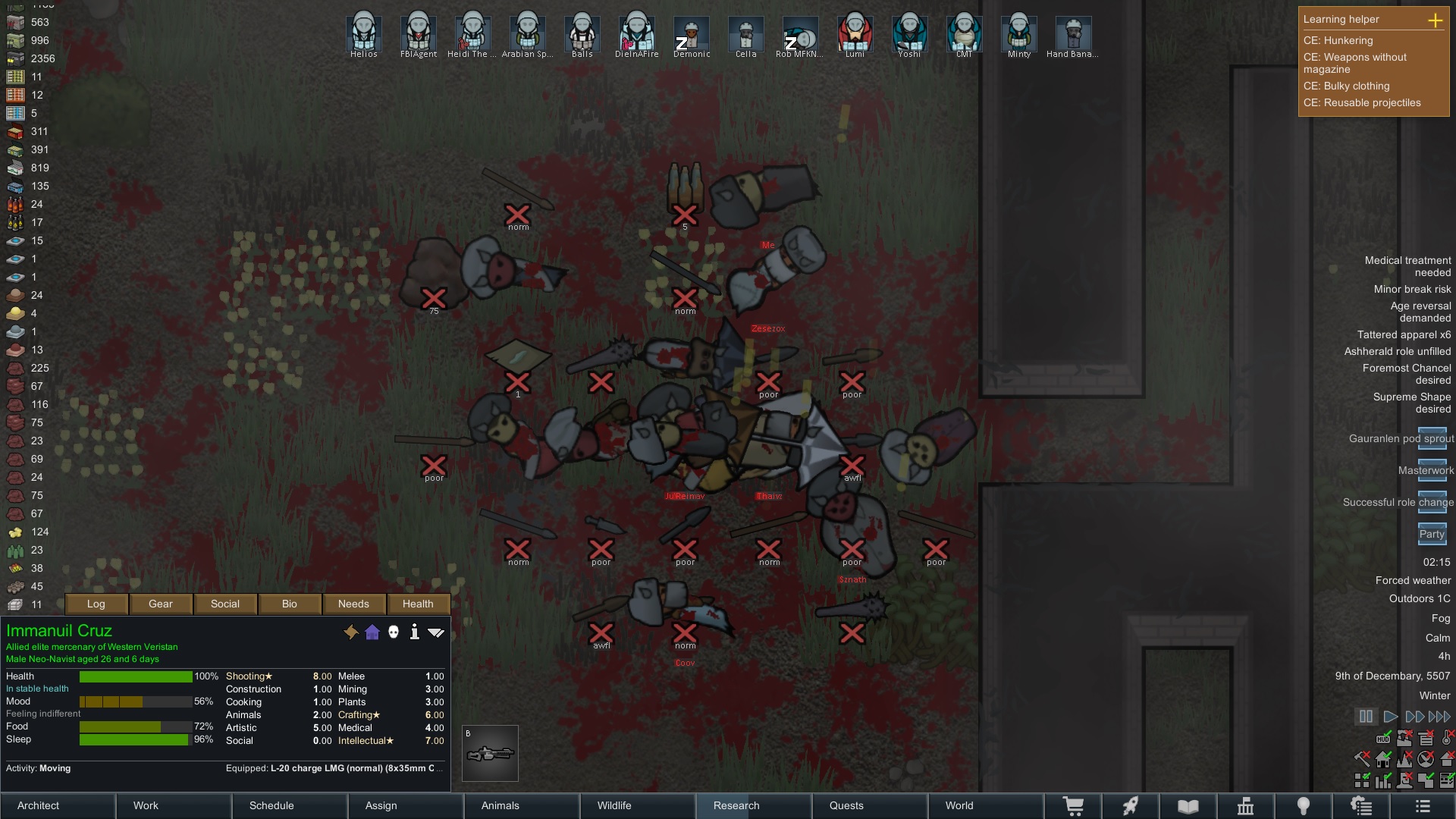Open the pawn's Gear tab

click(161, 604)
